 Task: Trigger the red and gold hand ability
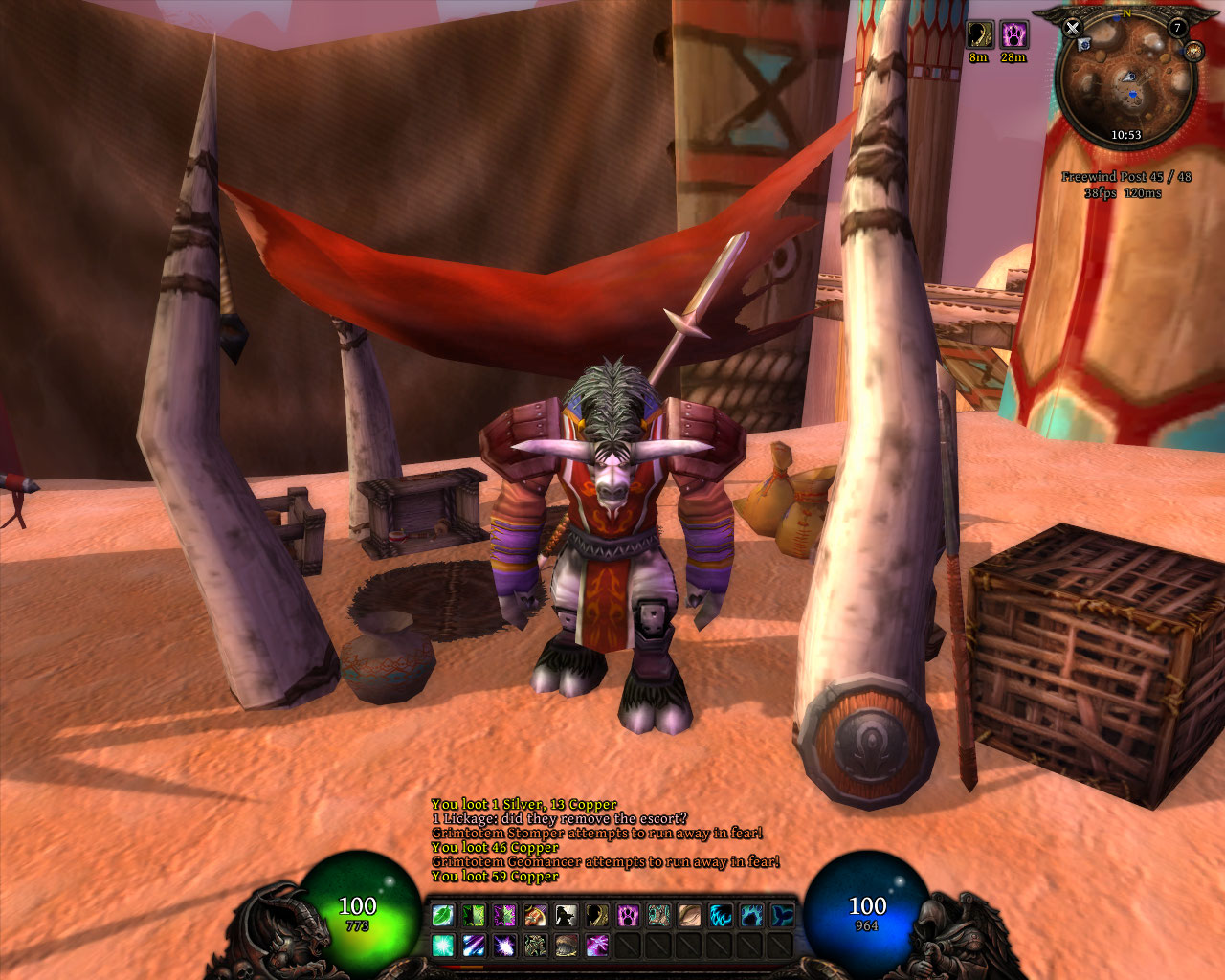pos(535,916)
